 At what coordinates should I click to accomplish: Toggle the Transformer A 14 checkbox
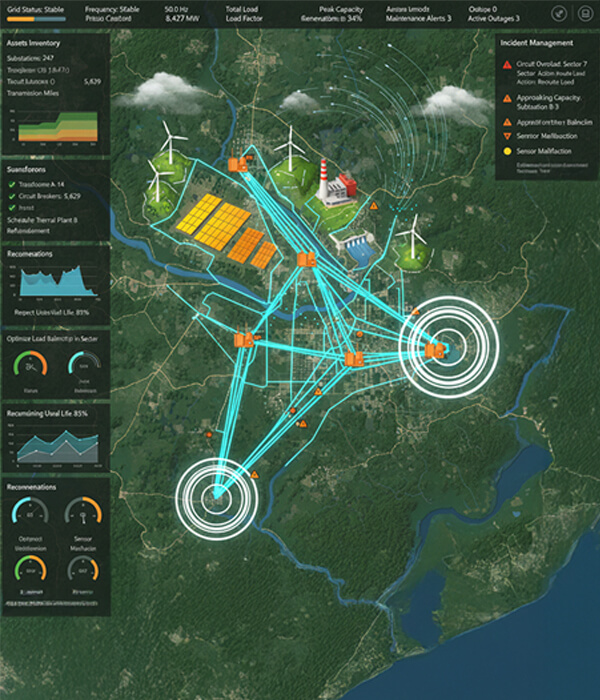44,187
